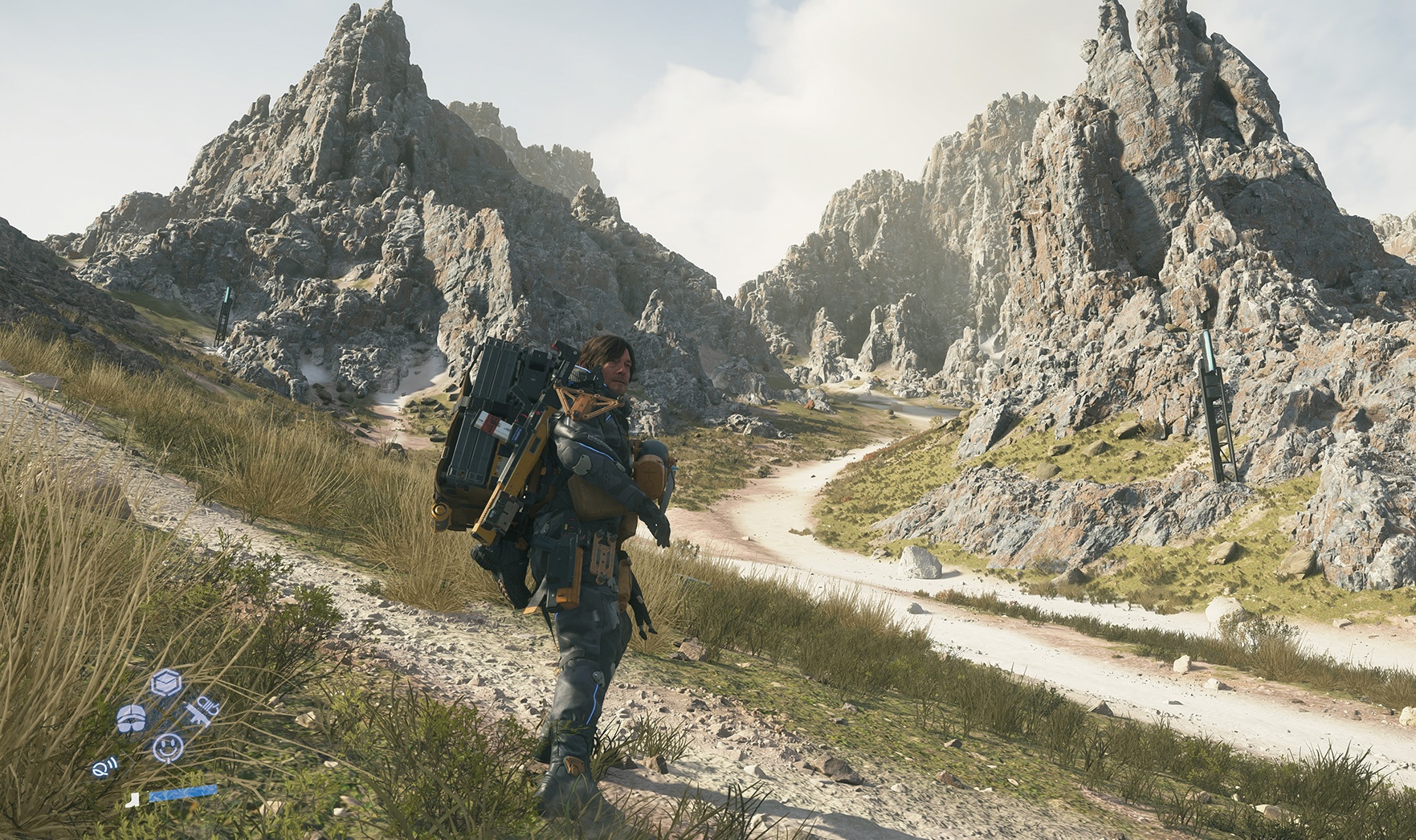Choose the rifle weapon icon
The height and width of the screenshot is (840, 1416).
pyautogui.click(x=201, y=711)
